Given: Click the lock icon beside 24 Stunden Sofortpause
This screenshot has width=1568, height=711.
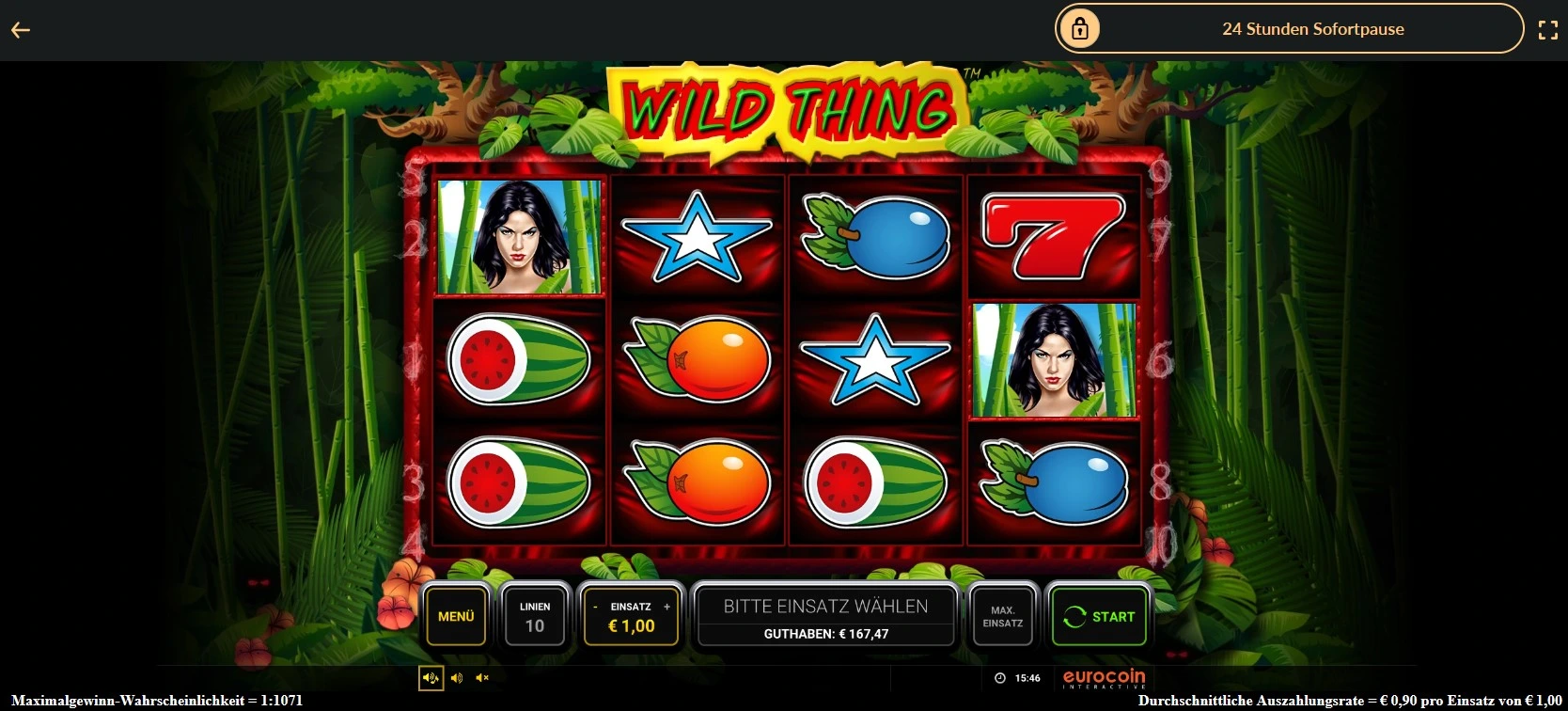Looking at the screenshot, I should [x=1079, y=28].
